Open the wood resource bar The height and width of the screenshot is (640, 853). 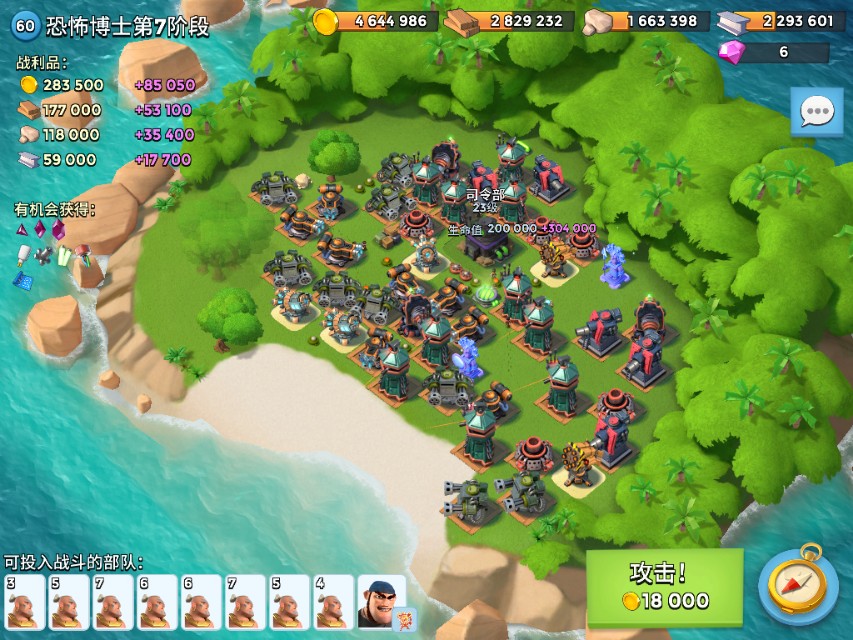512,21
